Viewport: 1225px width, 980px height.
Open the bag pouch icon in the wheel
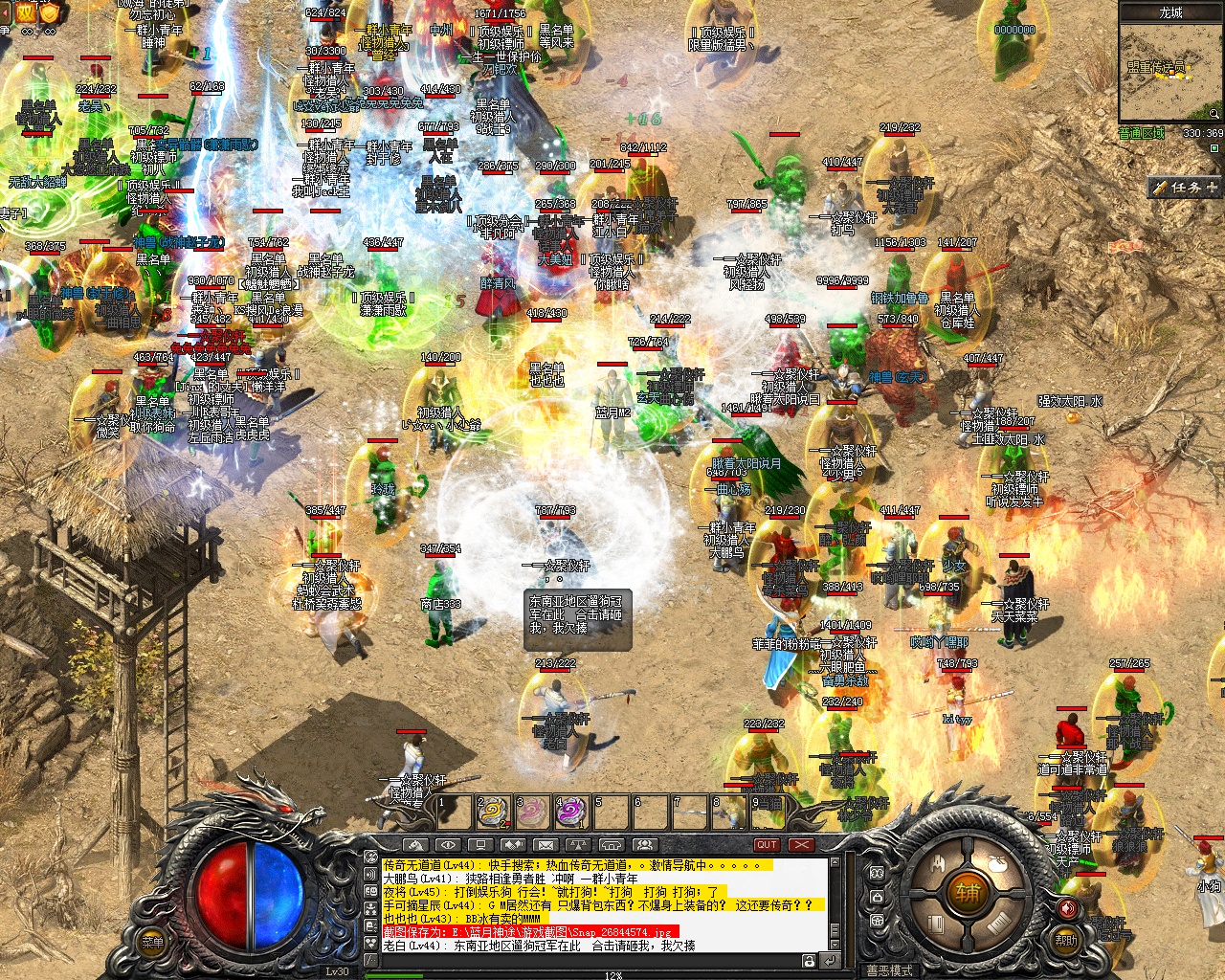click(995, 864)
